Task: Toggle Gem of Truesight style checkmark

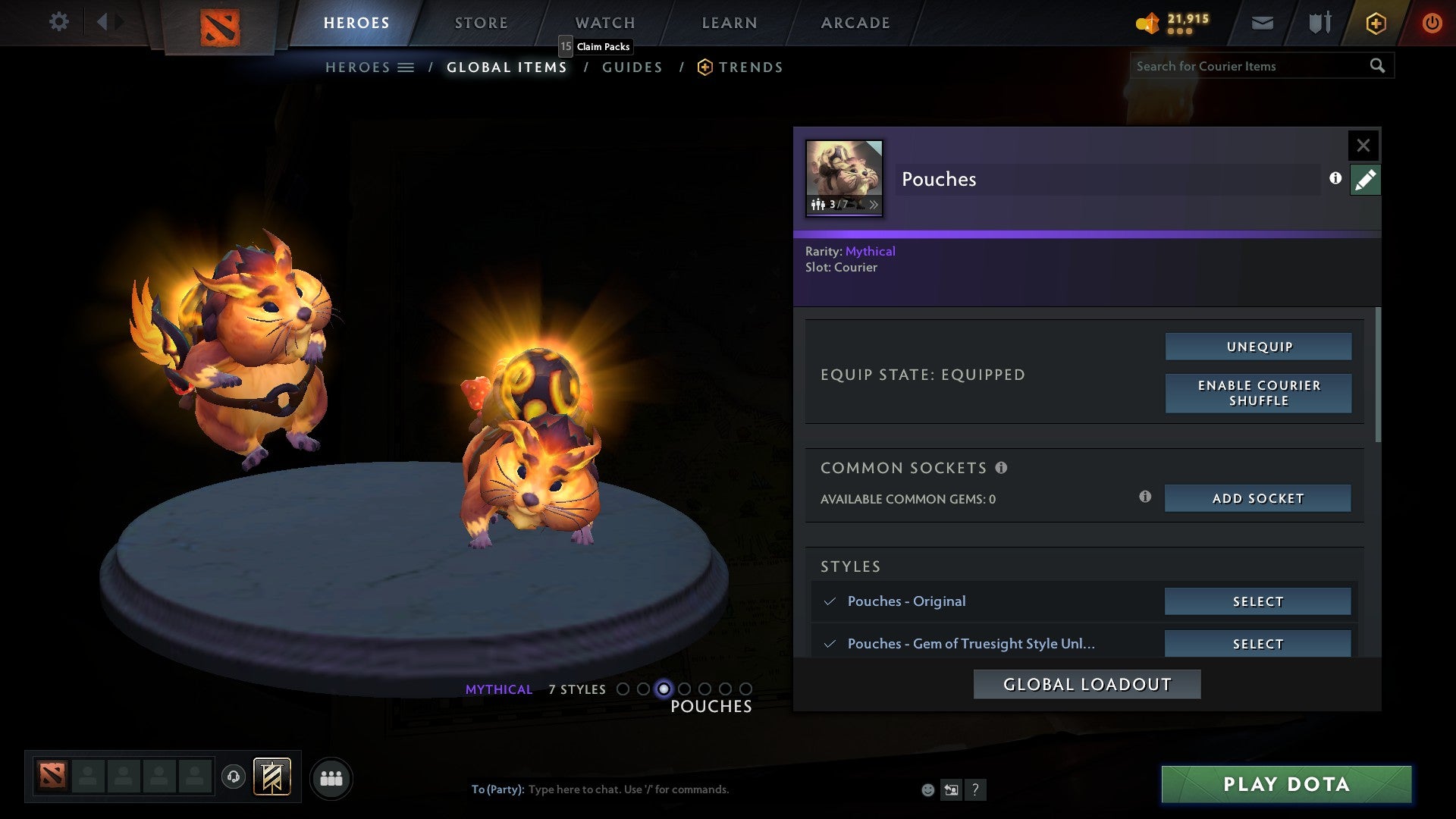Action: click(x=830, y=643)
